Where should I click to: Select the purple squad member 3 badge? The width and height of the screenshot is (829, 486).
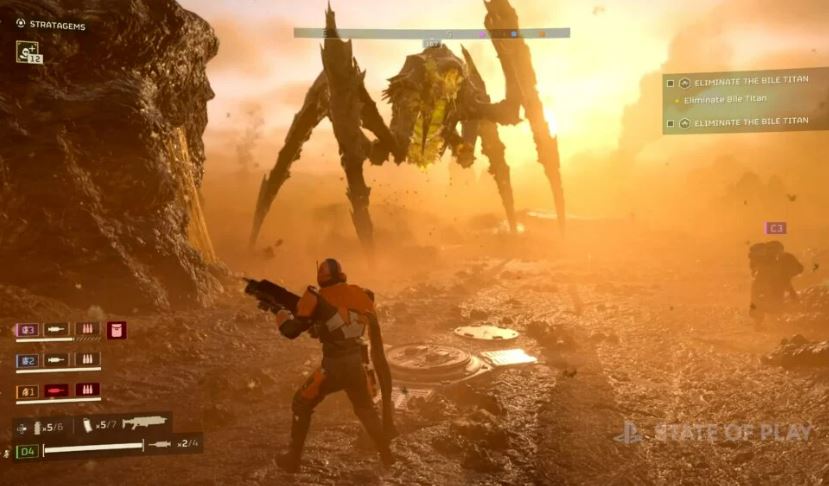(28, 330)
